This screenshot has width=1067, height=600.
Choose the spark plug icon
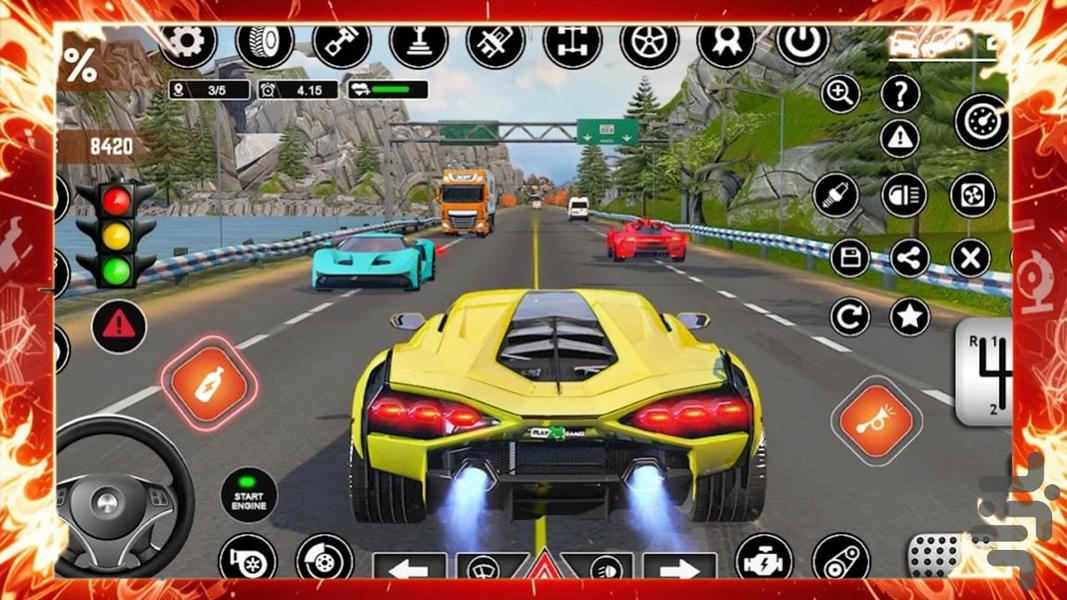pyautogui.click(x=837, y=194)
